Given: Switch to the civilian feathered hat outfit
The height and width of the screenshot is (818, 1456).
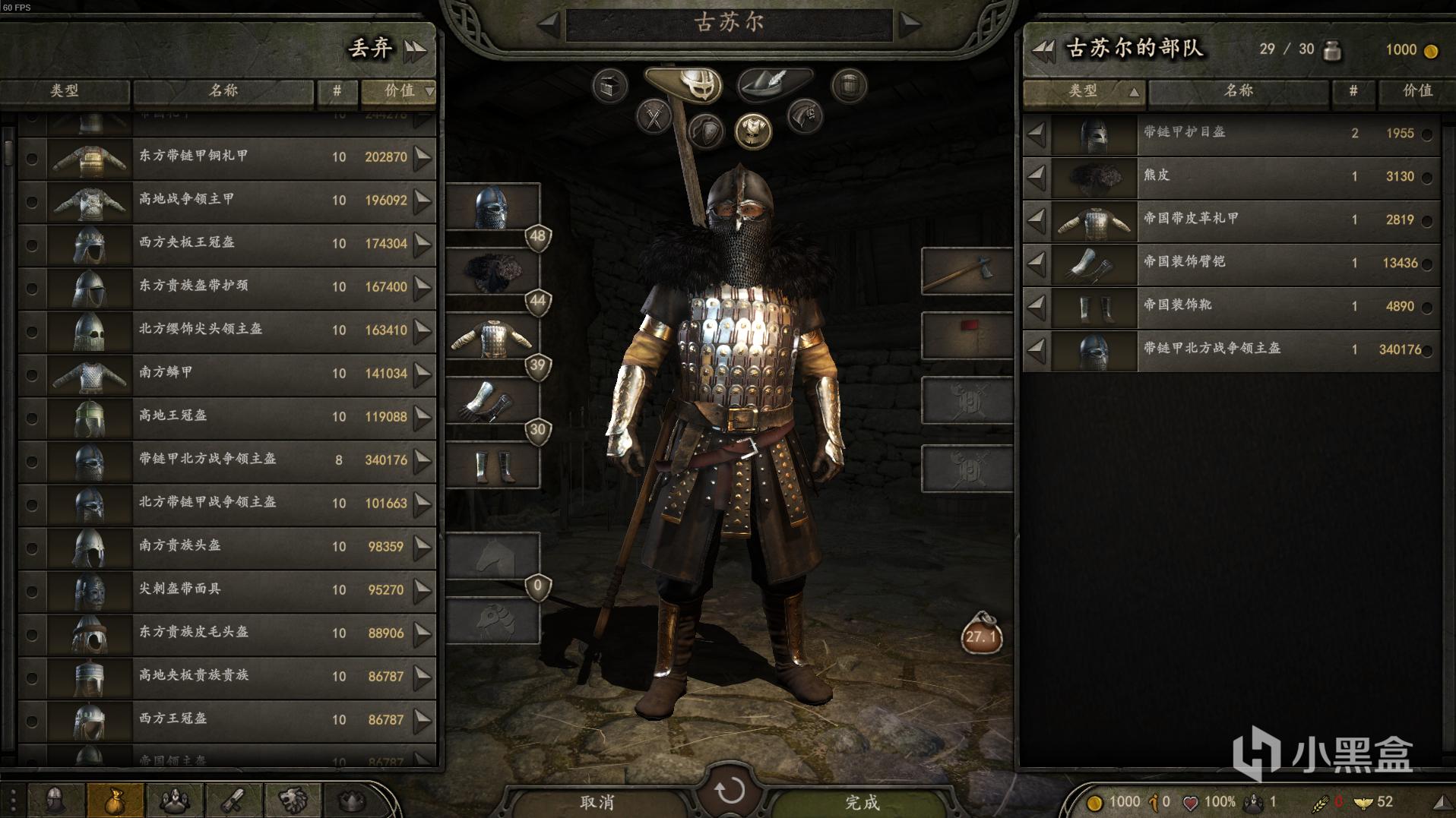Looking at the screenshot, I should coord(774,83).
